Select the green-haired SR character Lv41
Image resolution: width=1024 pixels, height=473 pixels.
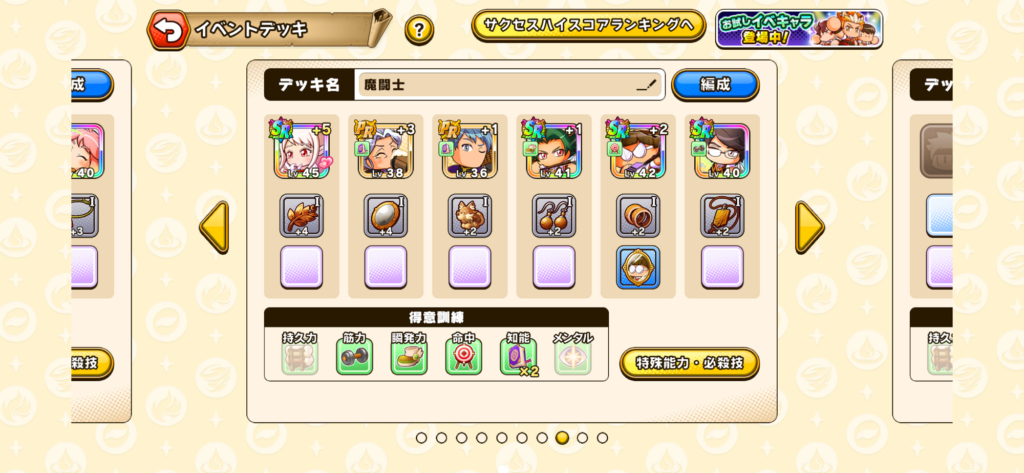pos(554,150)
